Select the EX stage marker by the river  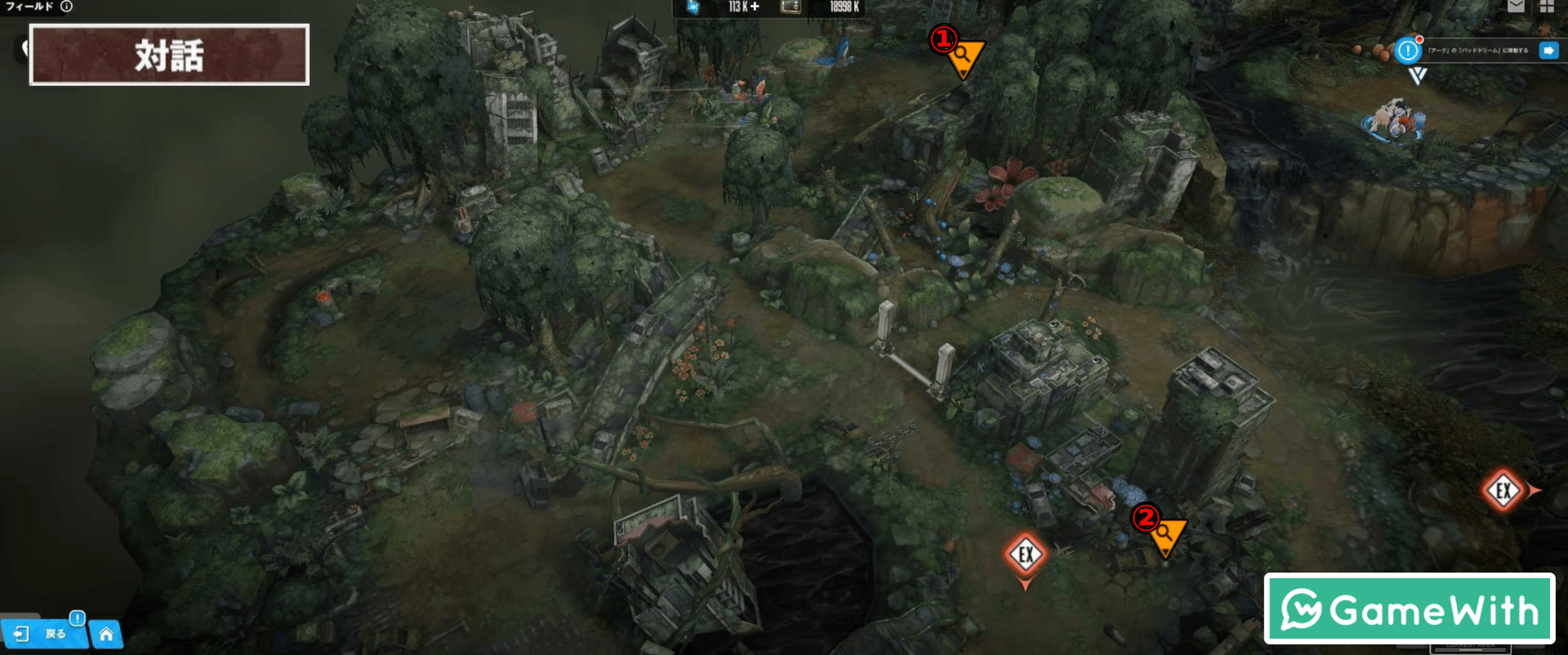[x=1503, y=490]
